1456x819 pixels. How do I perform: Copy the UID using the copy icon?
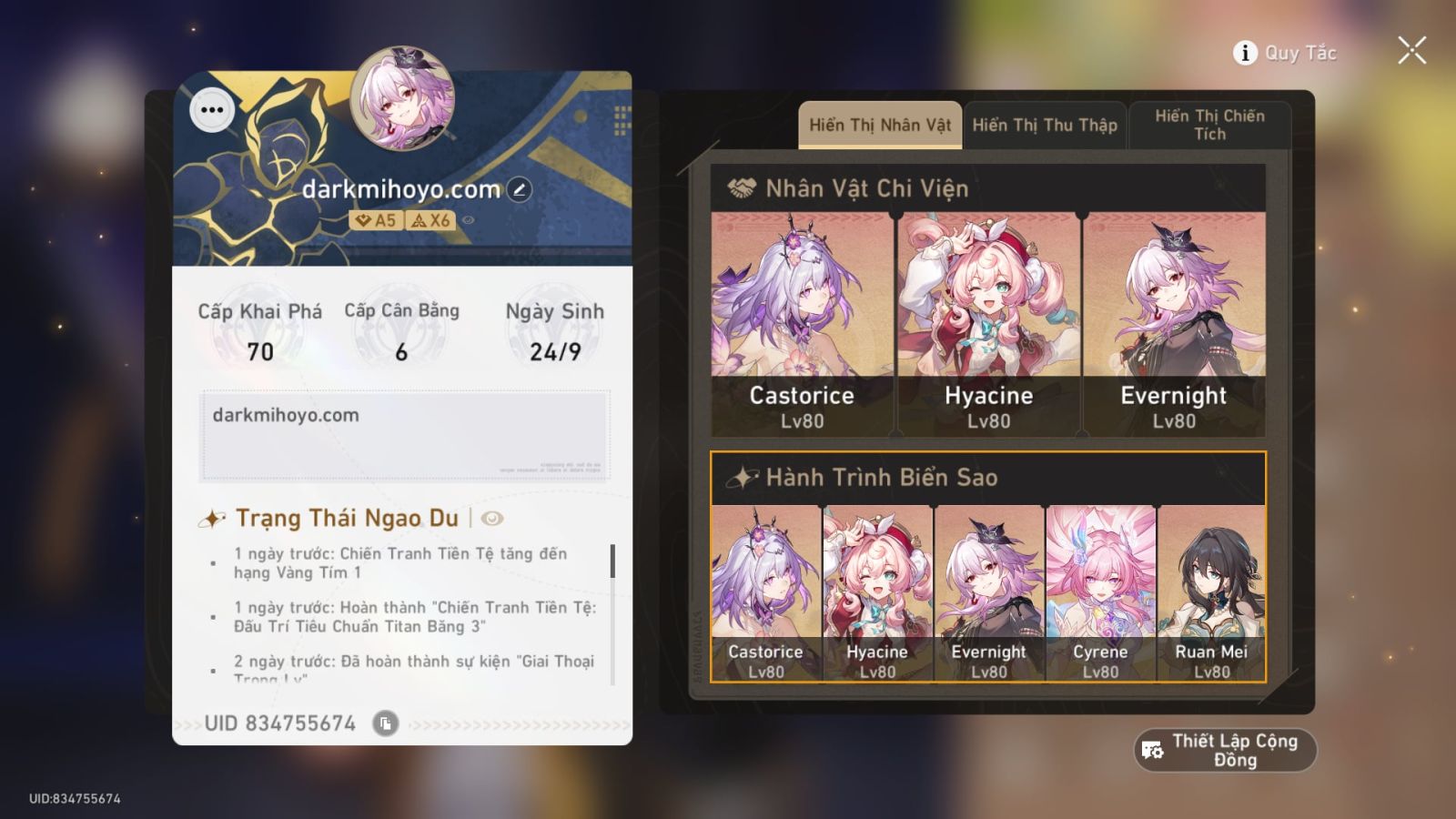pyautogui.click(x=387, y=723)
